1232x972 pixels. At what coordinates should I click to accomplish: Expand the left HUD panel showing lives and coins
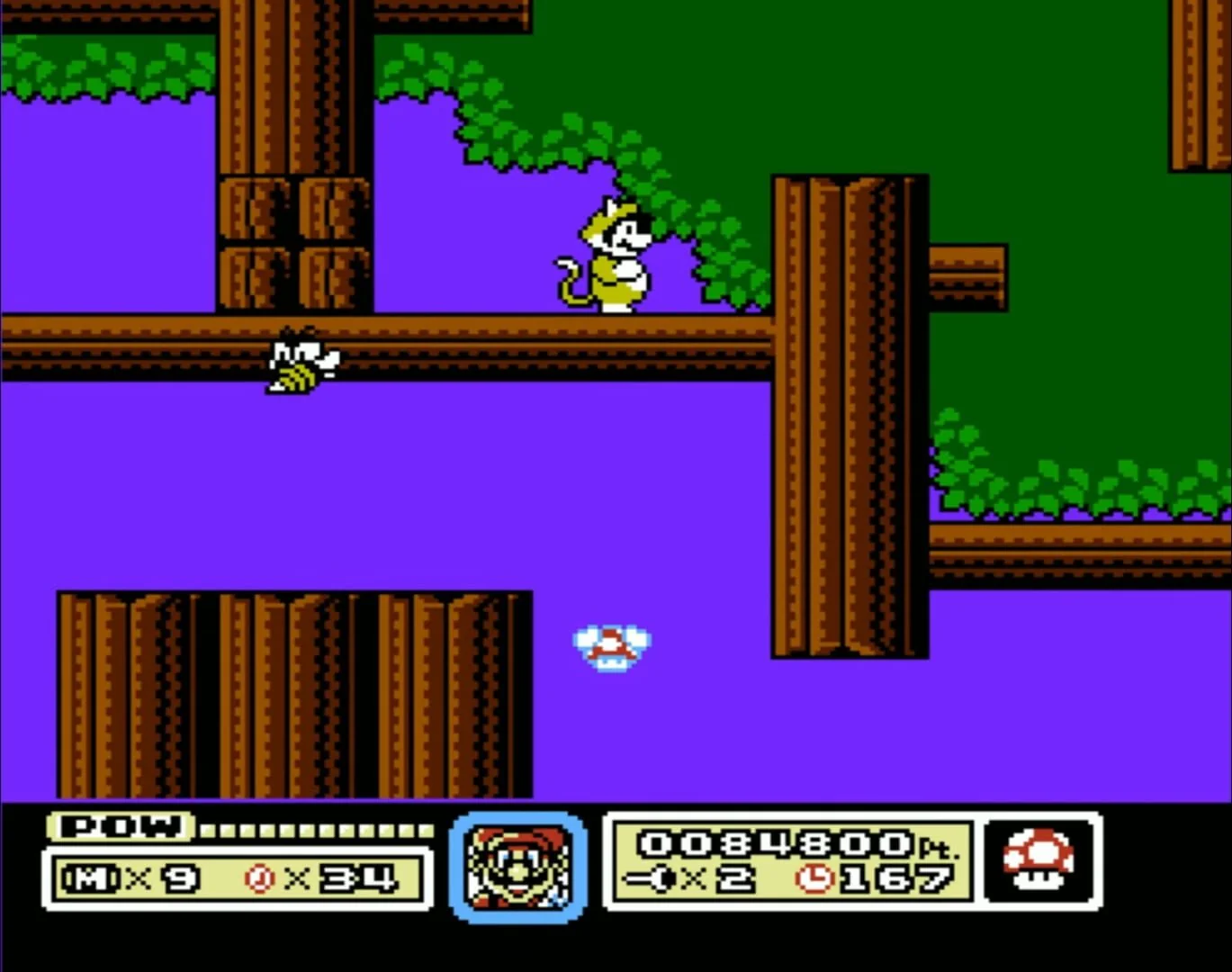click(238, 879)
